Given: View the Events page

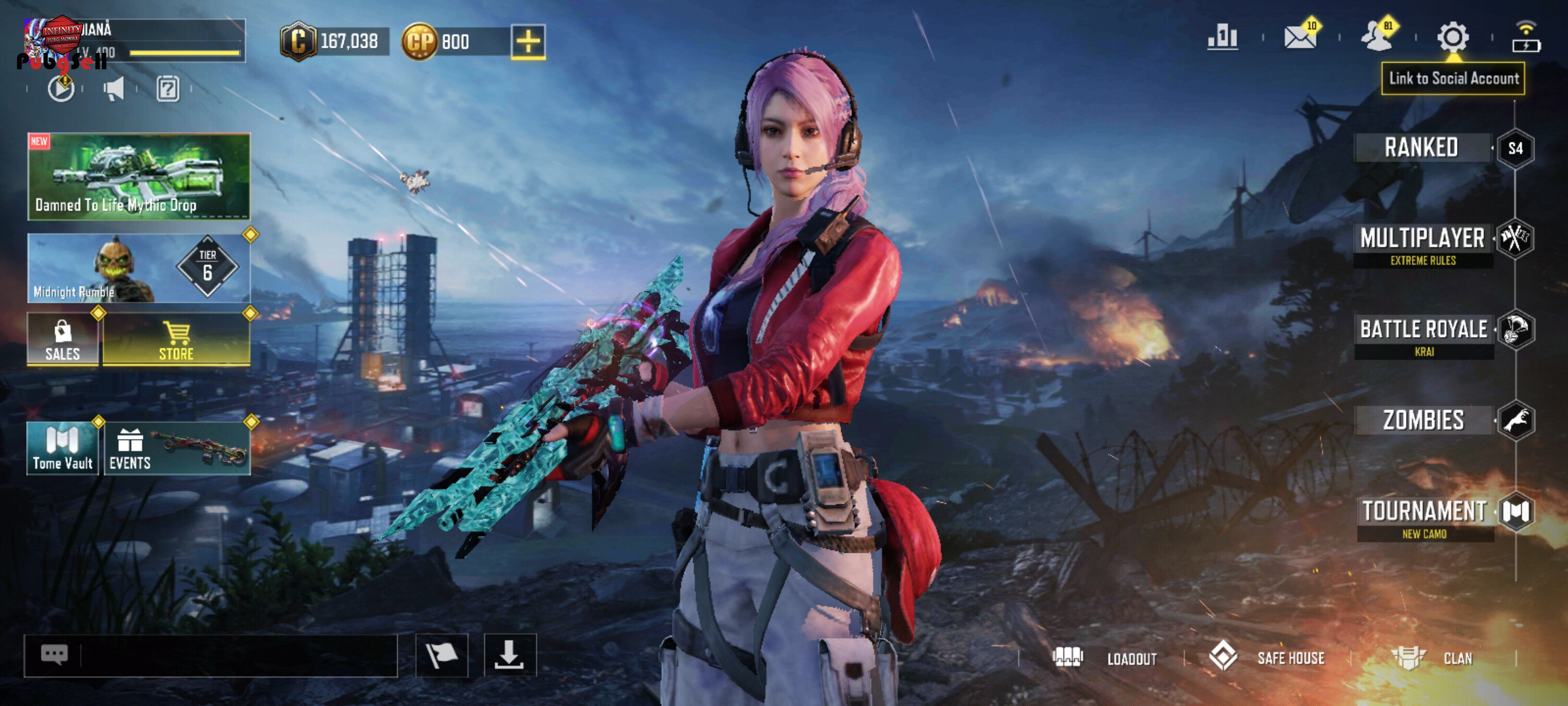Looking at the screenshot, I should tap(176, 448).
